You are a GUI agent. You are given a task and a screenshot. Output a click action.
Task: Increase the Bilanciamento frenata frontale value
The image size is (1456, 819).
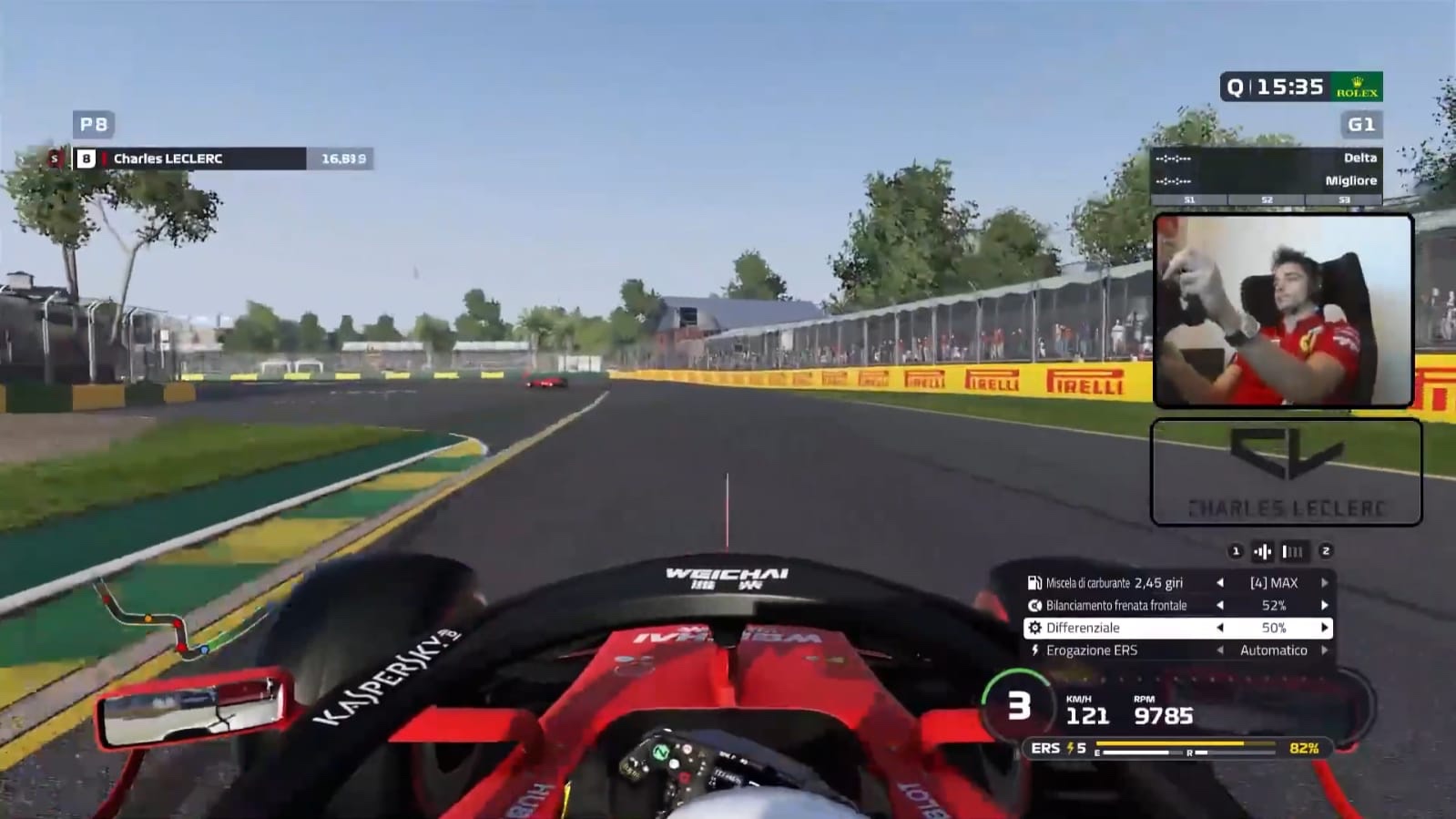tap(1324, 606)
